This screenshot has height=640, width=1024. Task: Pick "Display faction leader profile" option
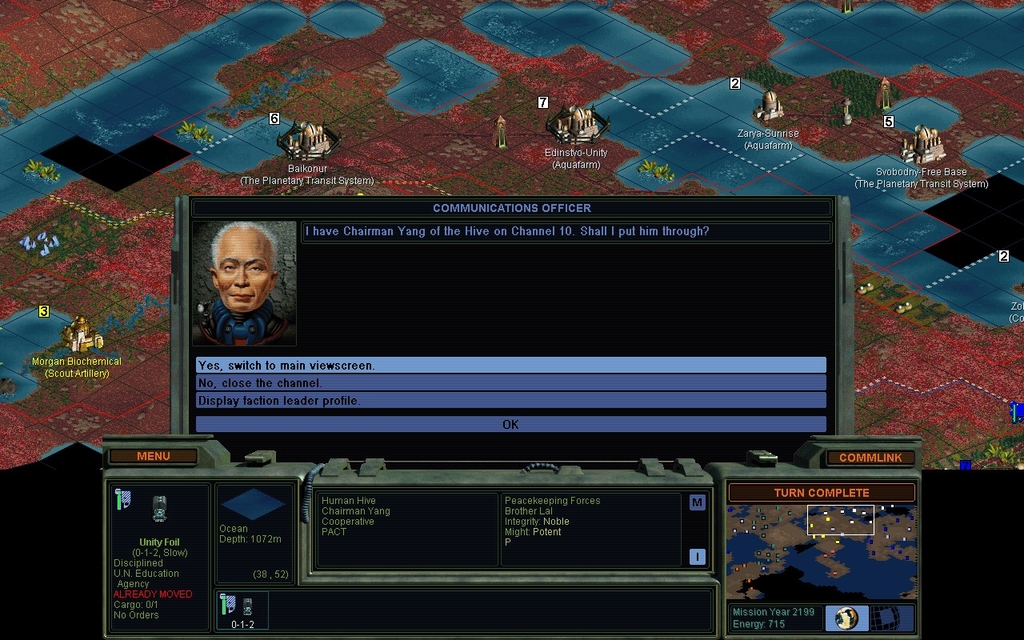pos(511,400)
